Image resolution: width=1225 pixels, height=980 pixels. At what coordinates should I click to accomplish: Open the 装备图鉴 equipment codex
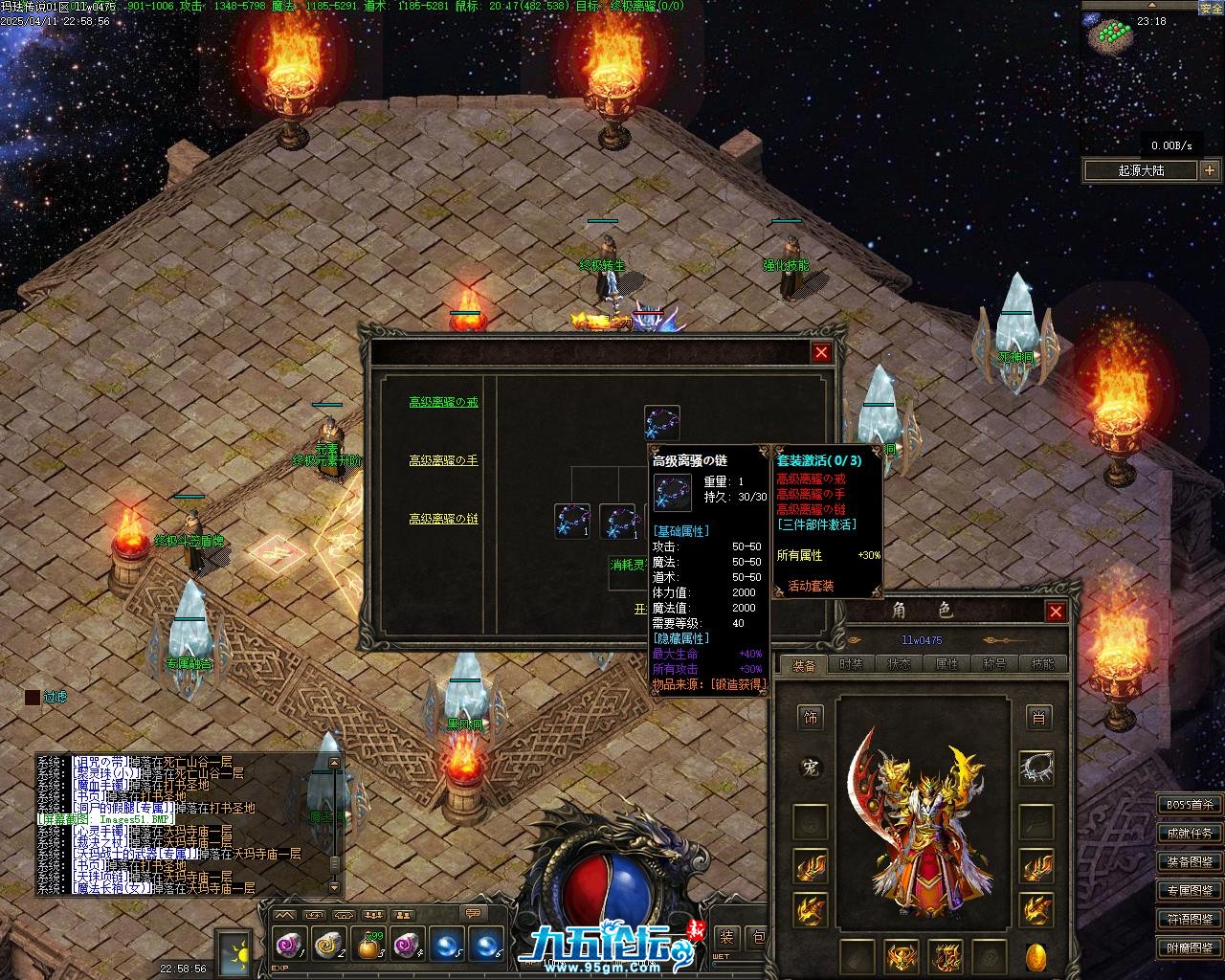tap(1190, 862)
